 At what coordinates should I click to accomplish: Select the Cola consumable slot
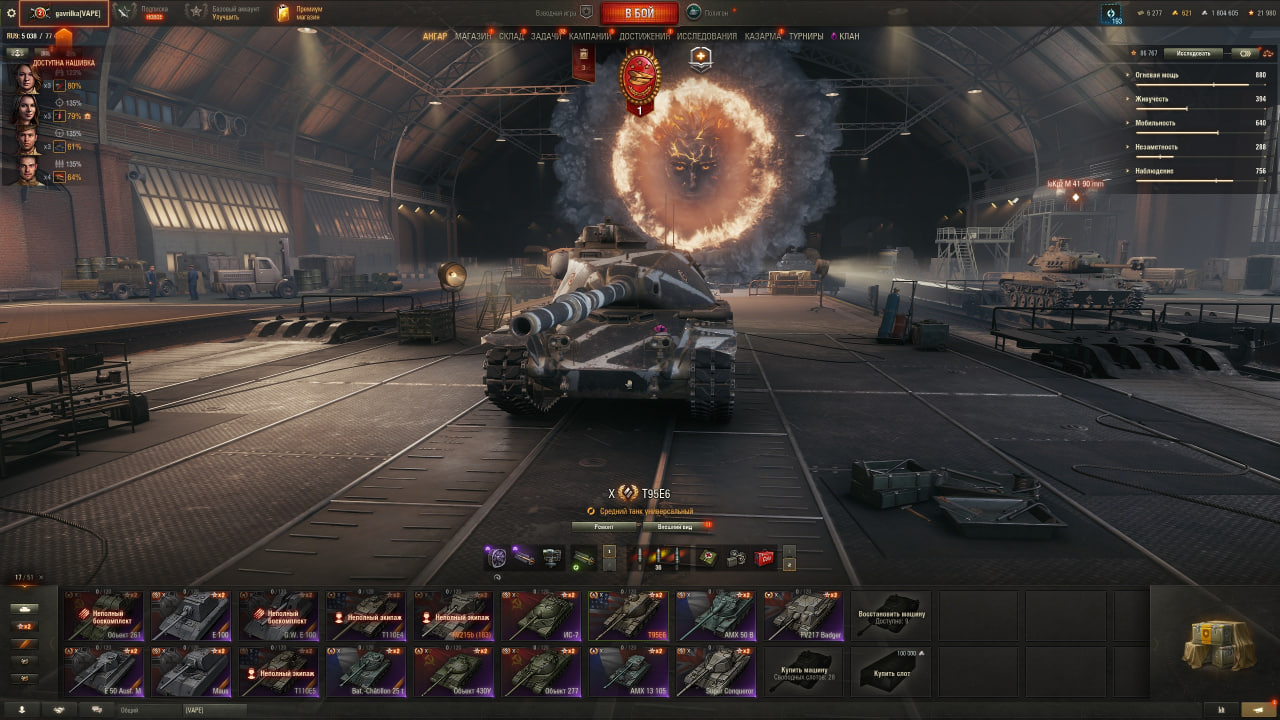pos(763,556)
